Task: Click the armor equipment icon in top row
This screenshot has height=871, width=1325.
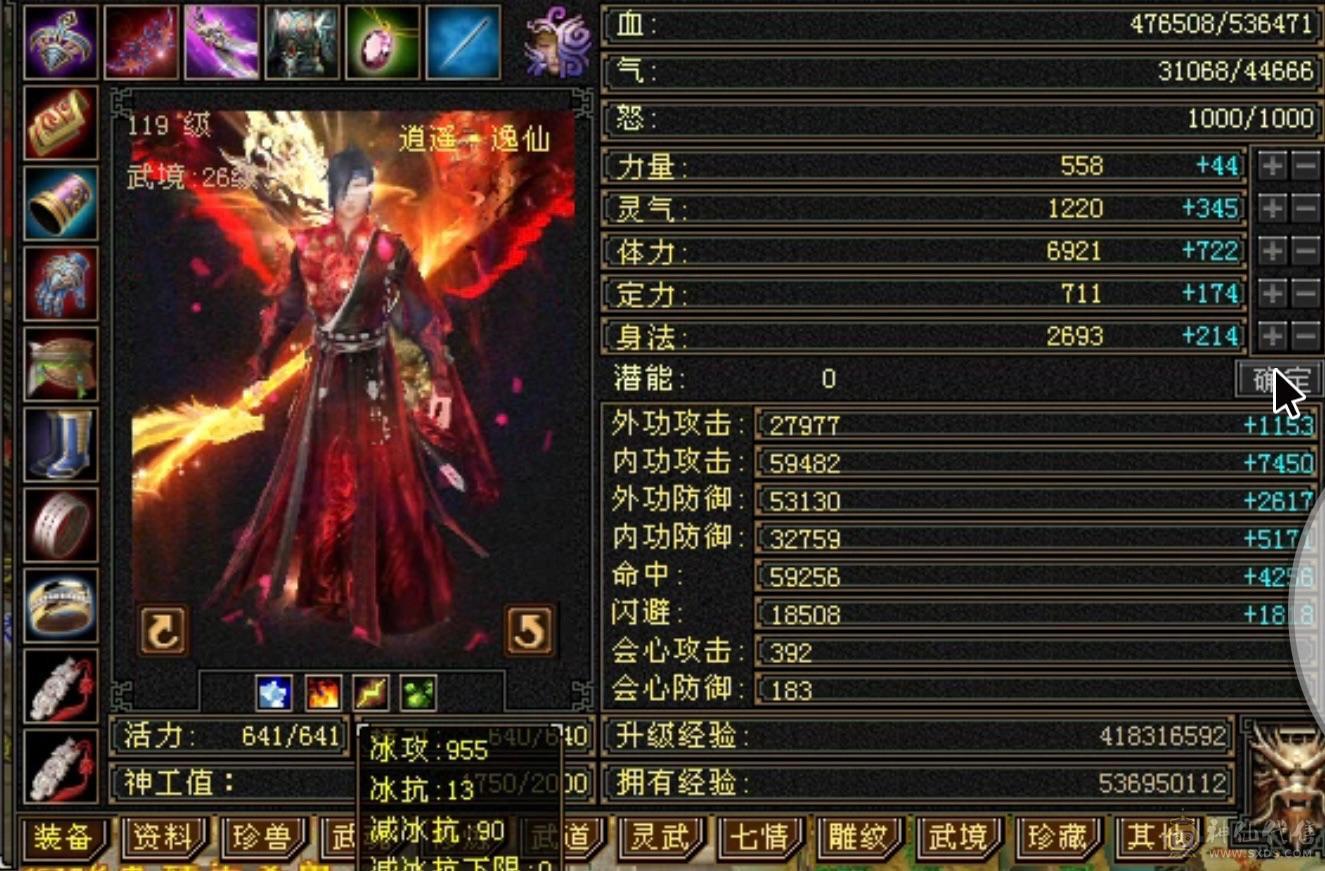Action: point(303,40)
